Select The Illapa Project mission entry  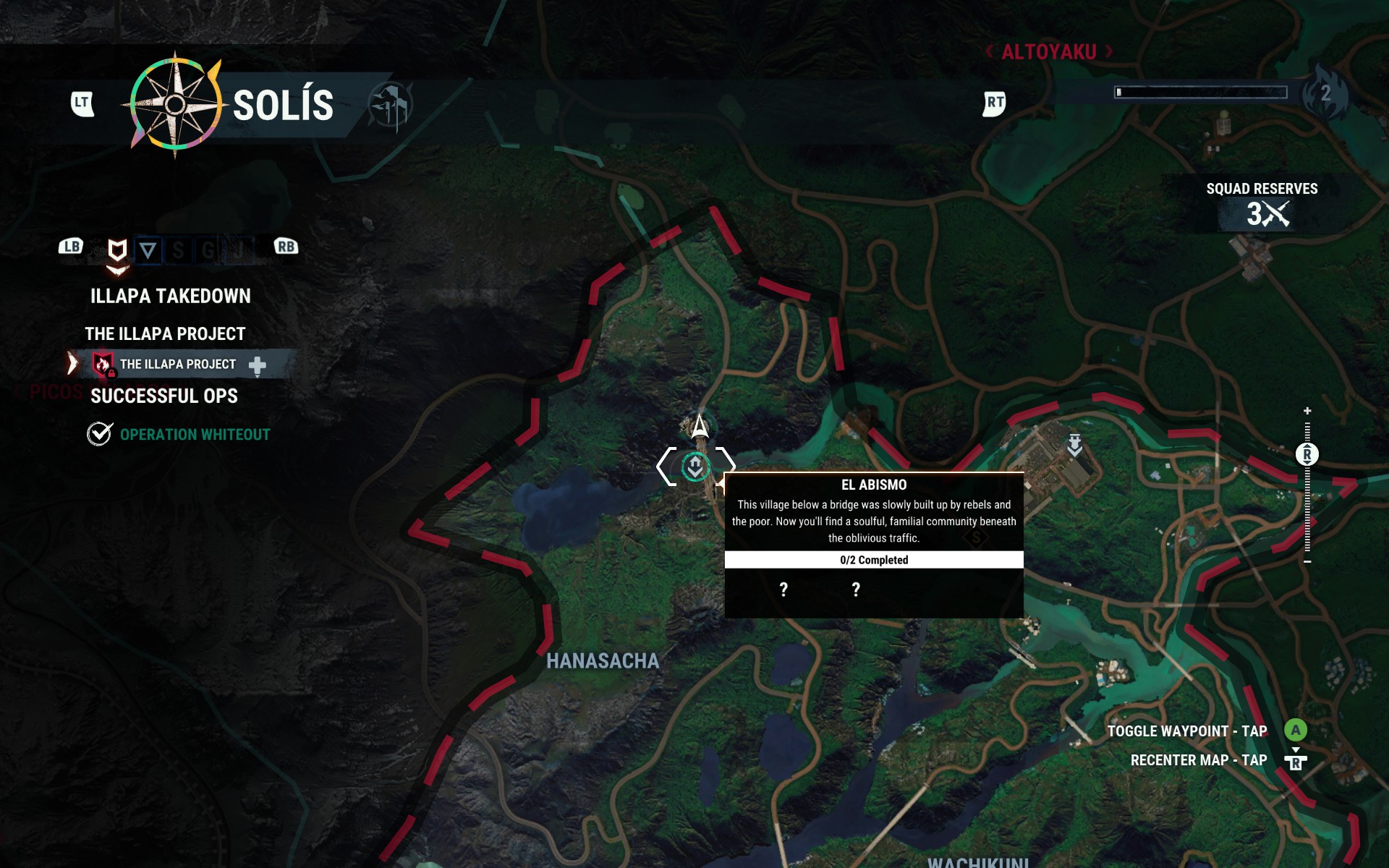coord(177,364)
